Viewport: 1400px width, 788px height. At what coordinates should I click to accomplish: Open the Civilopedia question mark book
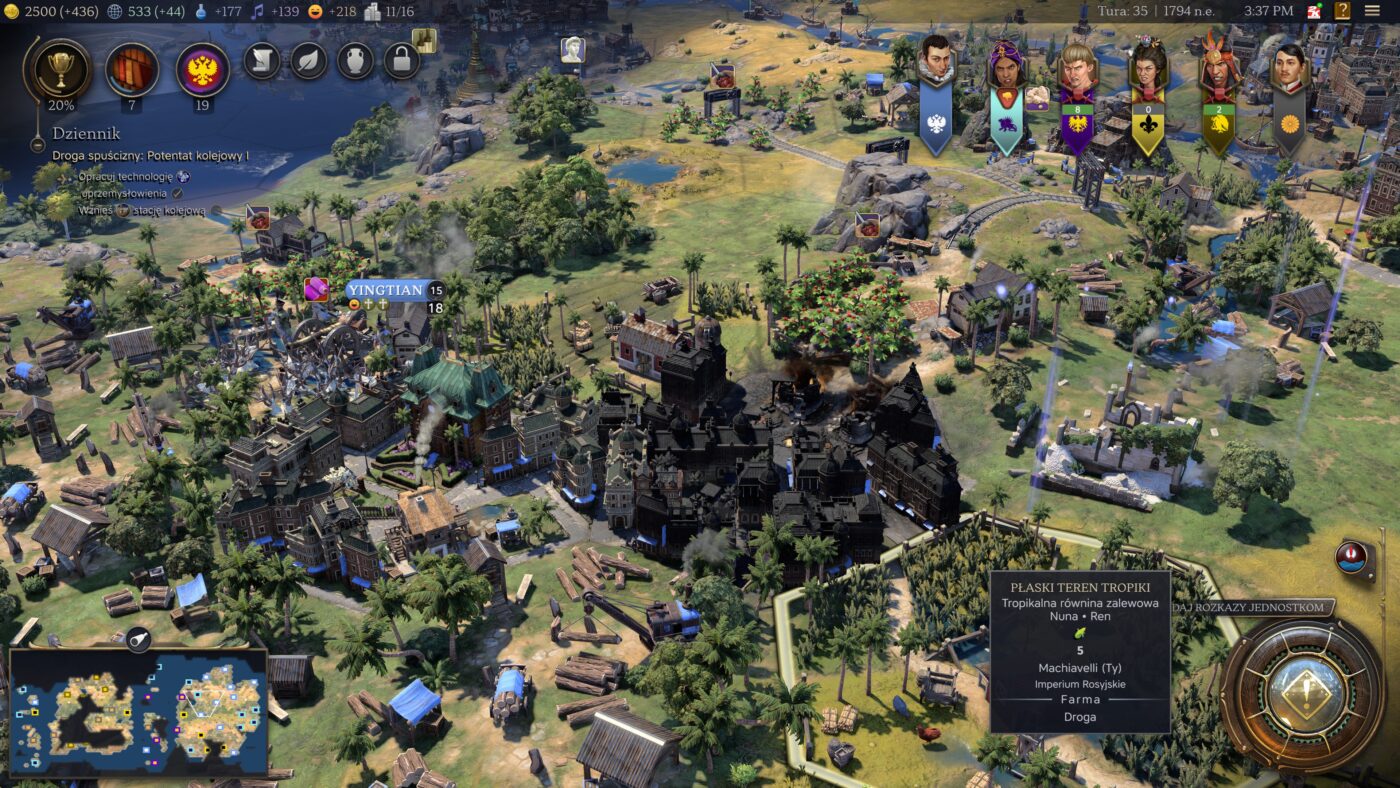[x=1342, y=11]
